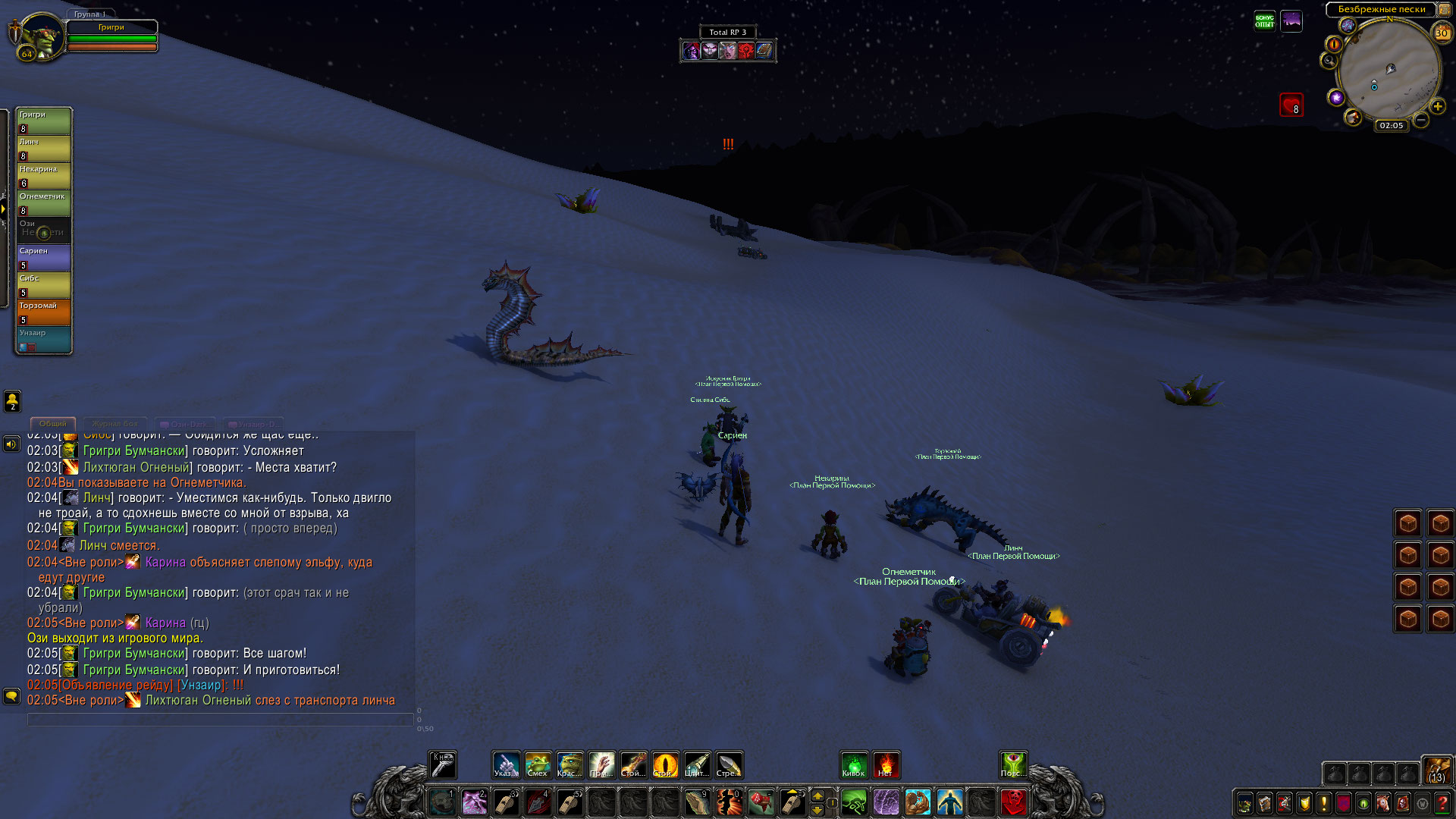
Task: Select raid member Торзомай's orange frame
Action: tap(44, 312)
